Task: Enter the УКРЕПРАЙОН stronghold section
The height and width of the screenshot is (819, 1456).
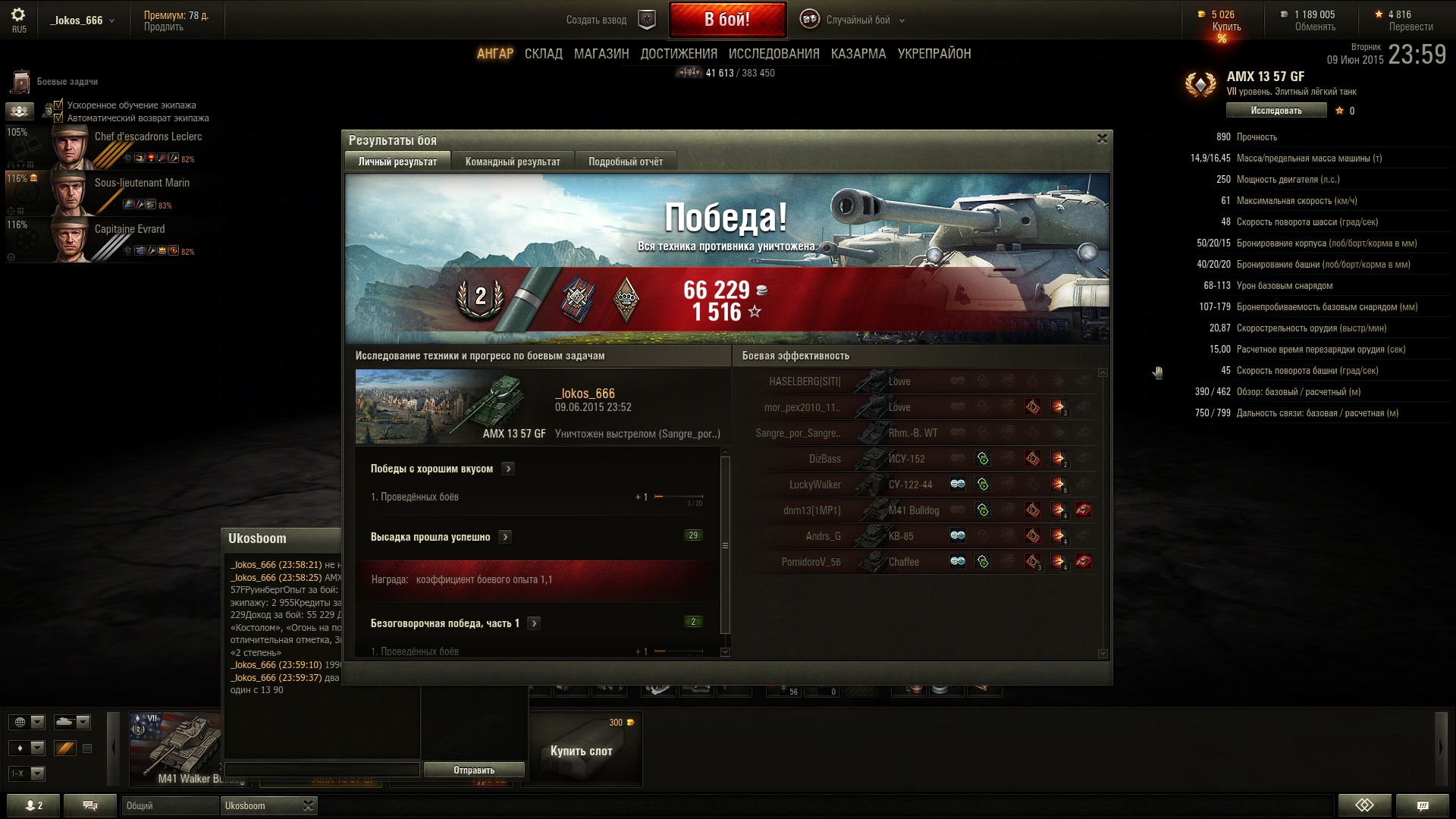Action: [x=934, y=54]
